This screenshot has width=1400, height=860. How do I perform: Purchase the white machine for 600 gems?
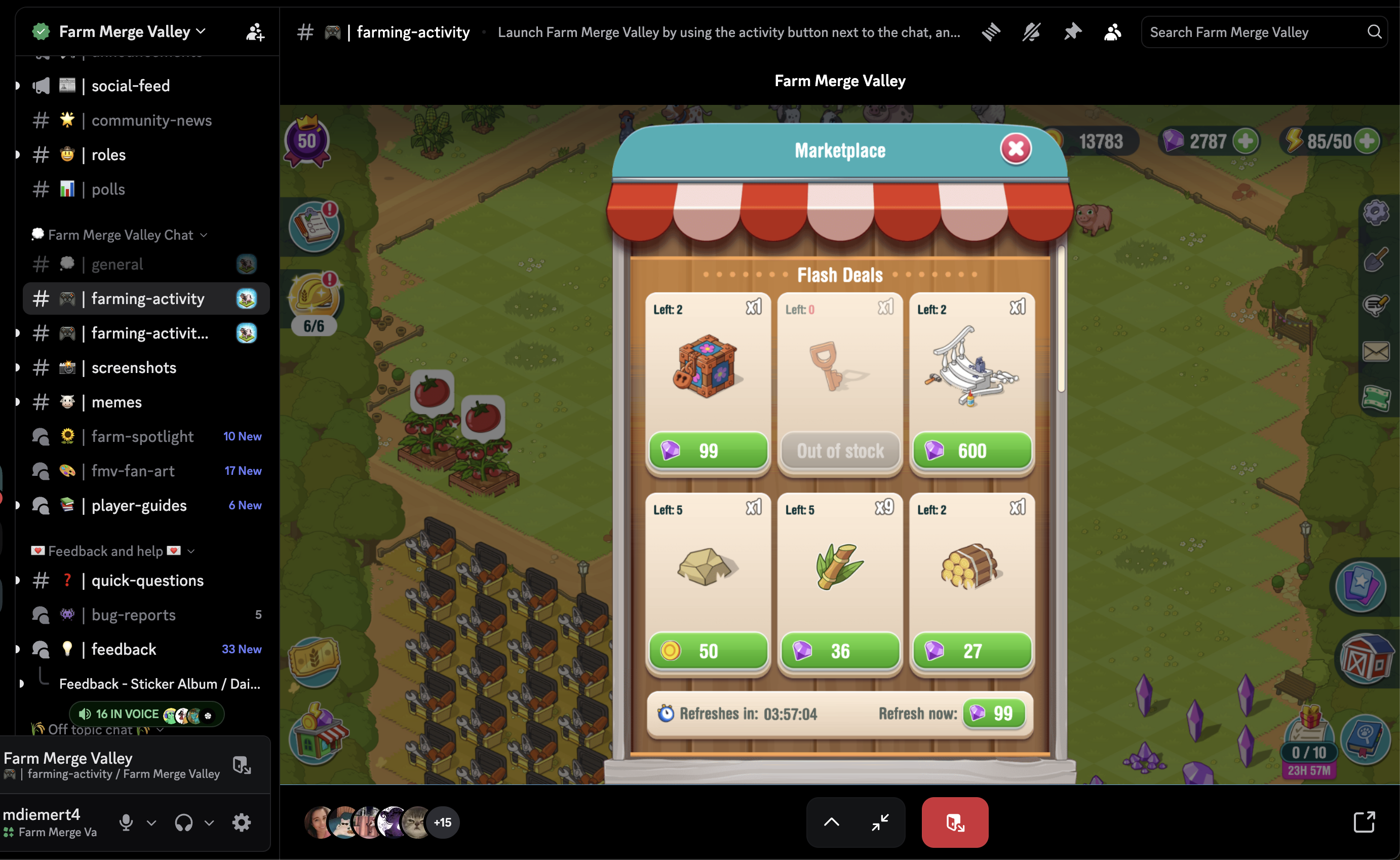click(x=972, y=451)
